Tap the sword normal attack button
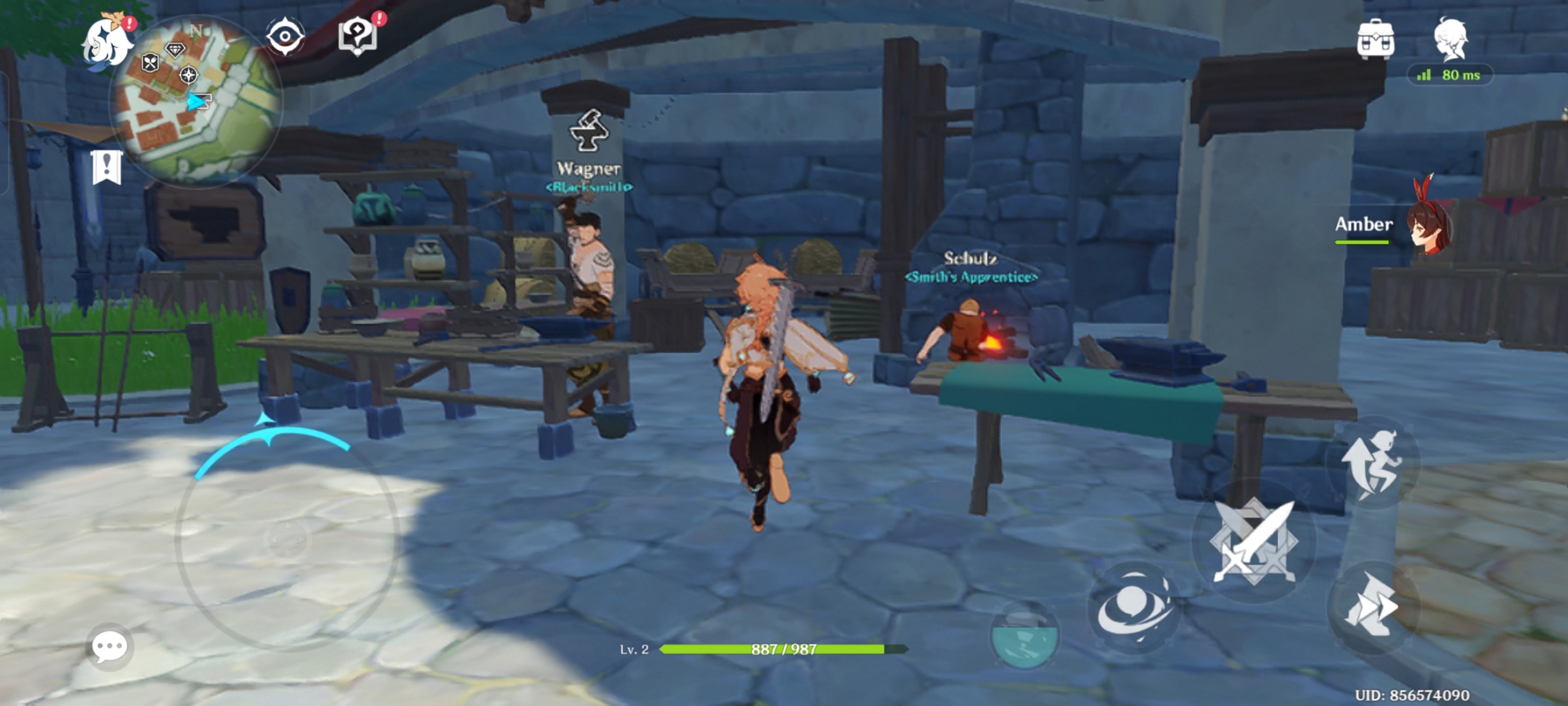Image resolution: width=1568 pixels, height=706 pixels. [x=1253, y=543]
